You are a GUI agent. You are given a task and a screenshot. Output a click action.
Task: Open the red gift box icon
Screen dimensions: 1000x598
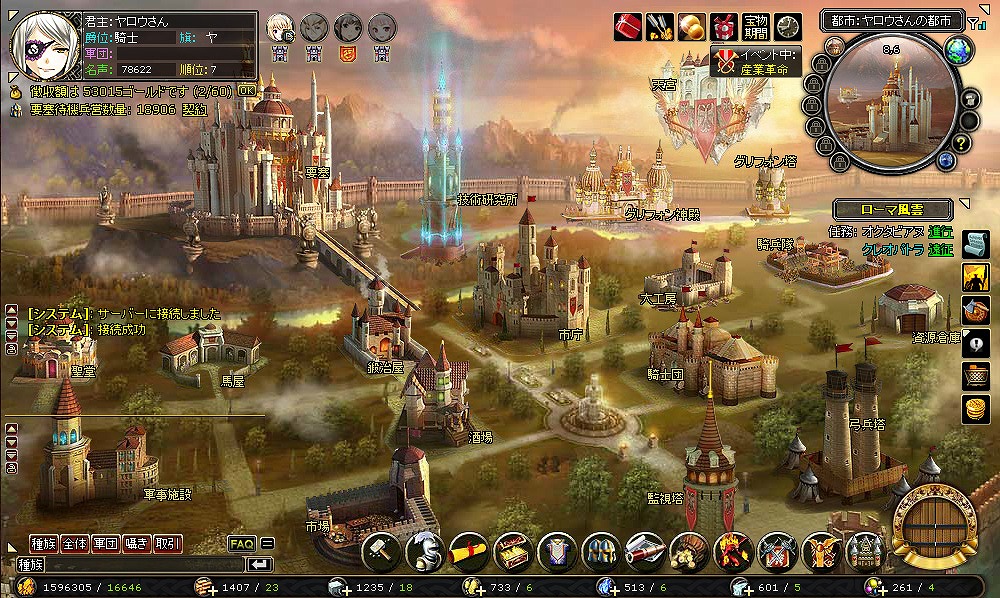(627, 25)
